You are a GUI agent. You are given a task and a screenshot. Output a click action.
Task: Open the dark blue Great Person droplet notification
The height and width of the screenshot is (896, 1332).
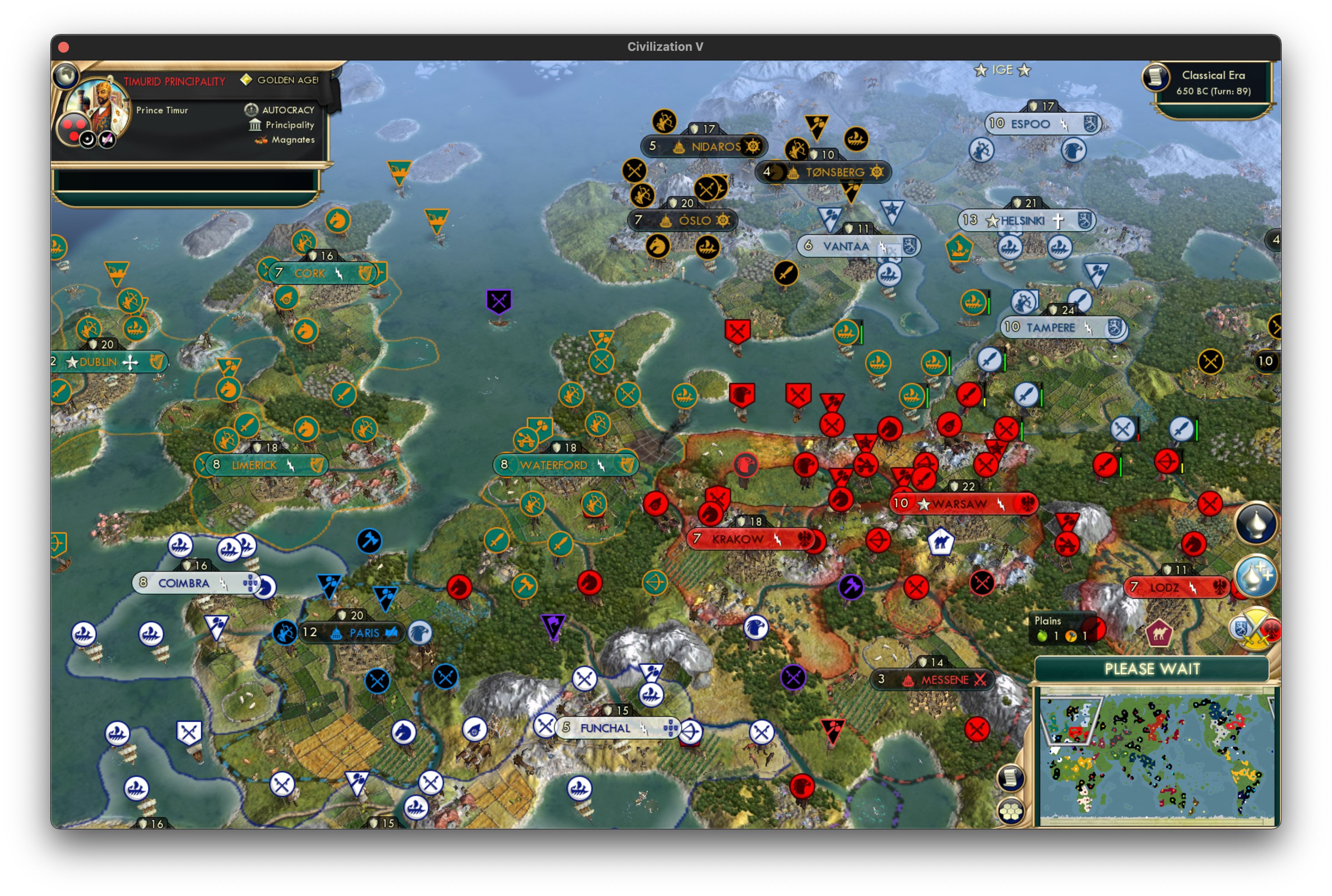(x=1256, y=524)
